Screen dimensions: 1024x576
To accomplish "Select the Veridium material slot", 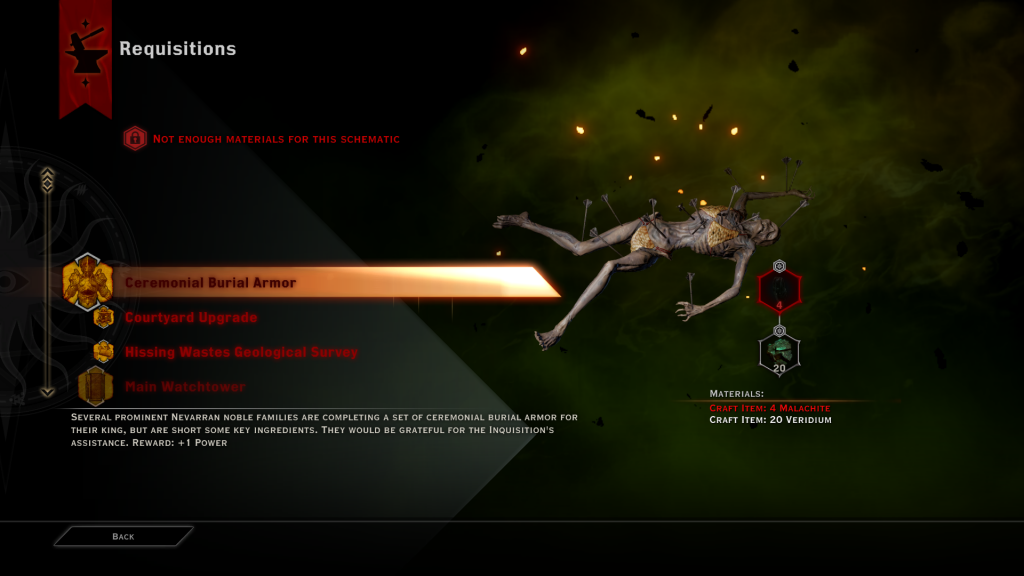I will pyautogui.click(x=779, y=352).
